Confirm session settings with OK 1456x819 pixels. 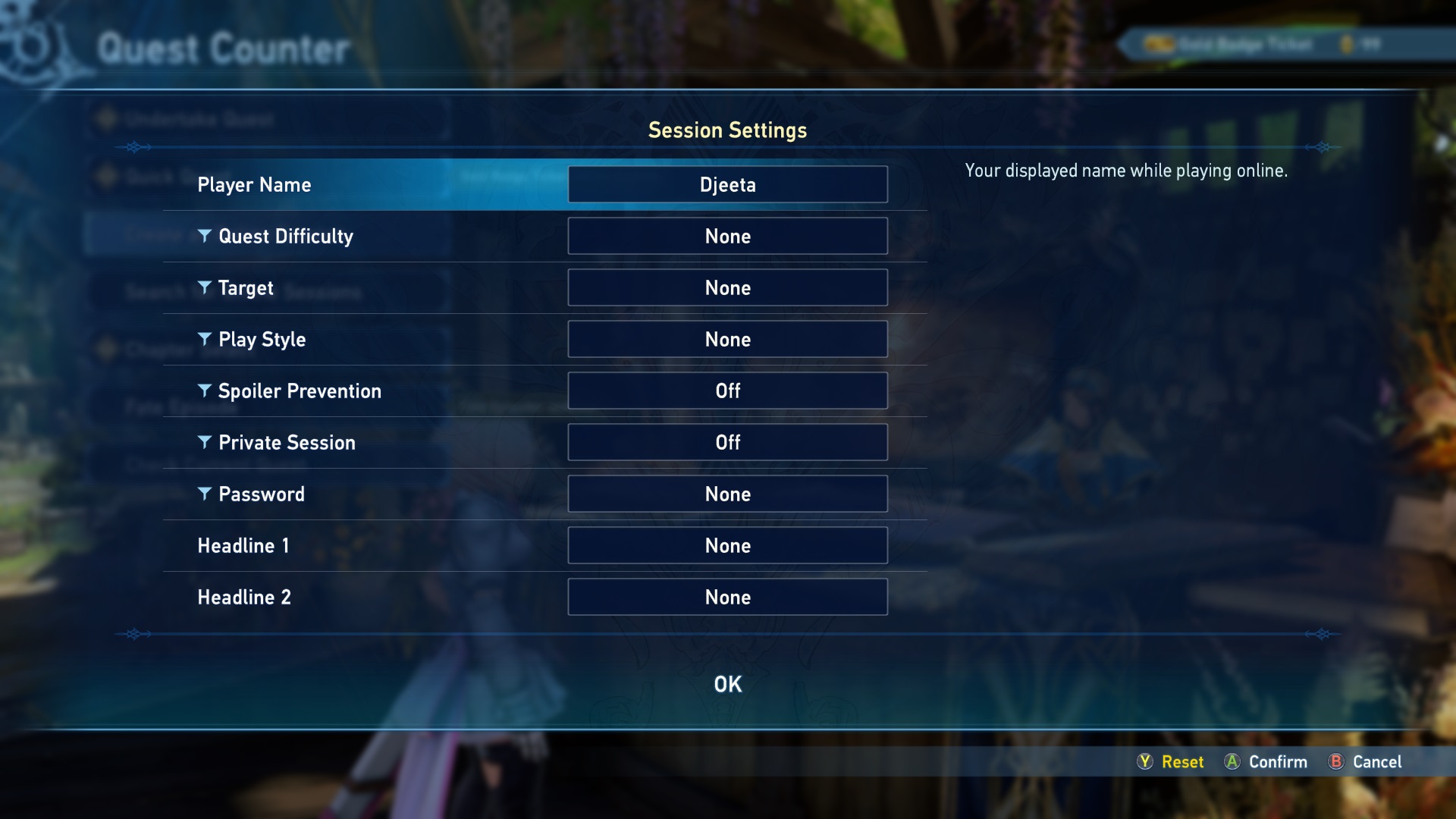727,684
